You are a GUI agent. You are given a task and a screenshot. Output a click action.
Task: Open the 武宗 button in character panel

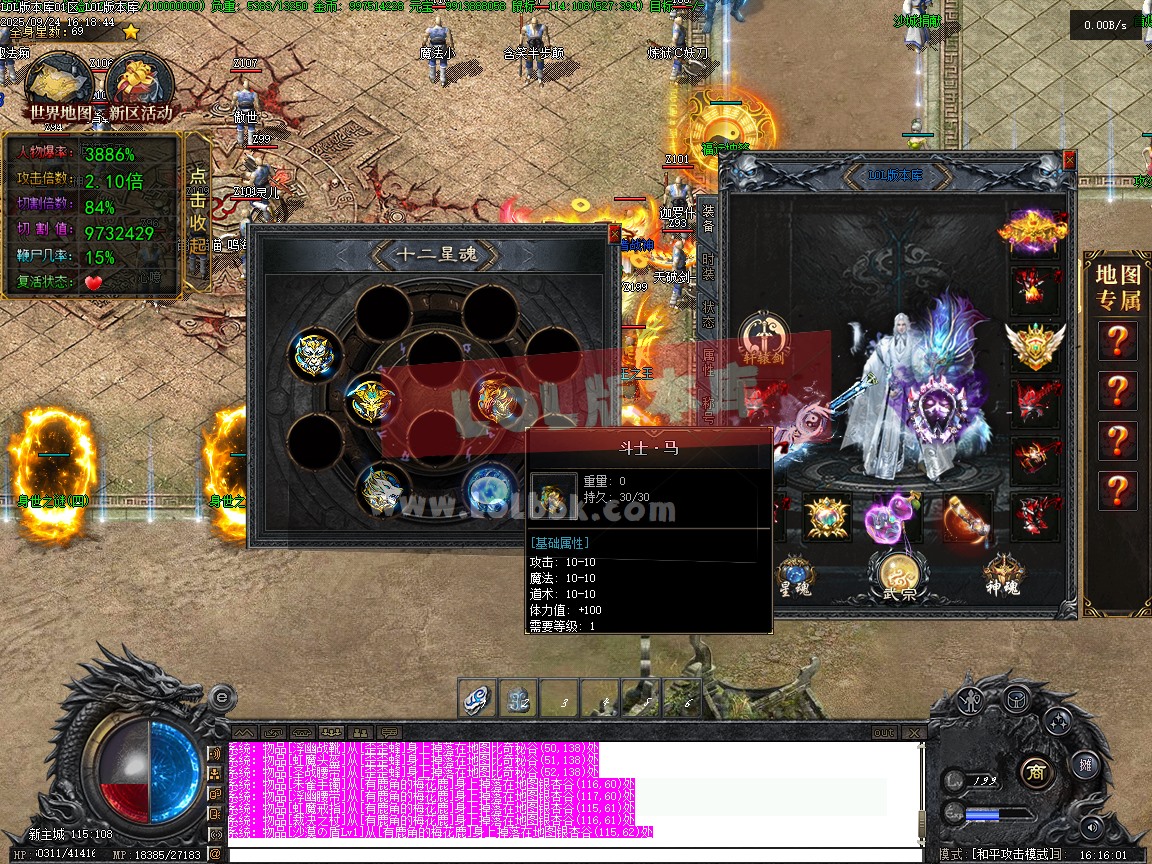(898, 575)
